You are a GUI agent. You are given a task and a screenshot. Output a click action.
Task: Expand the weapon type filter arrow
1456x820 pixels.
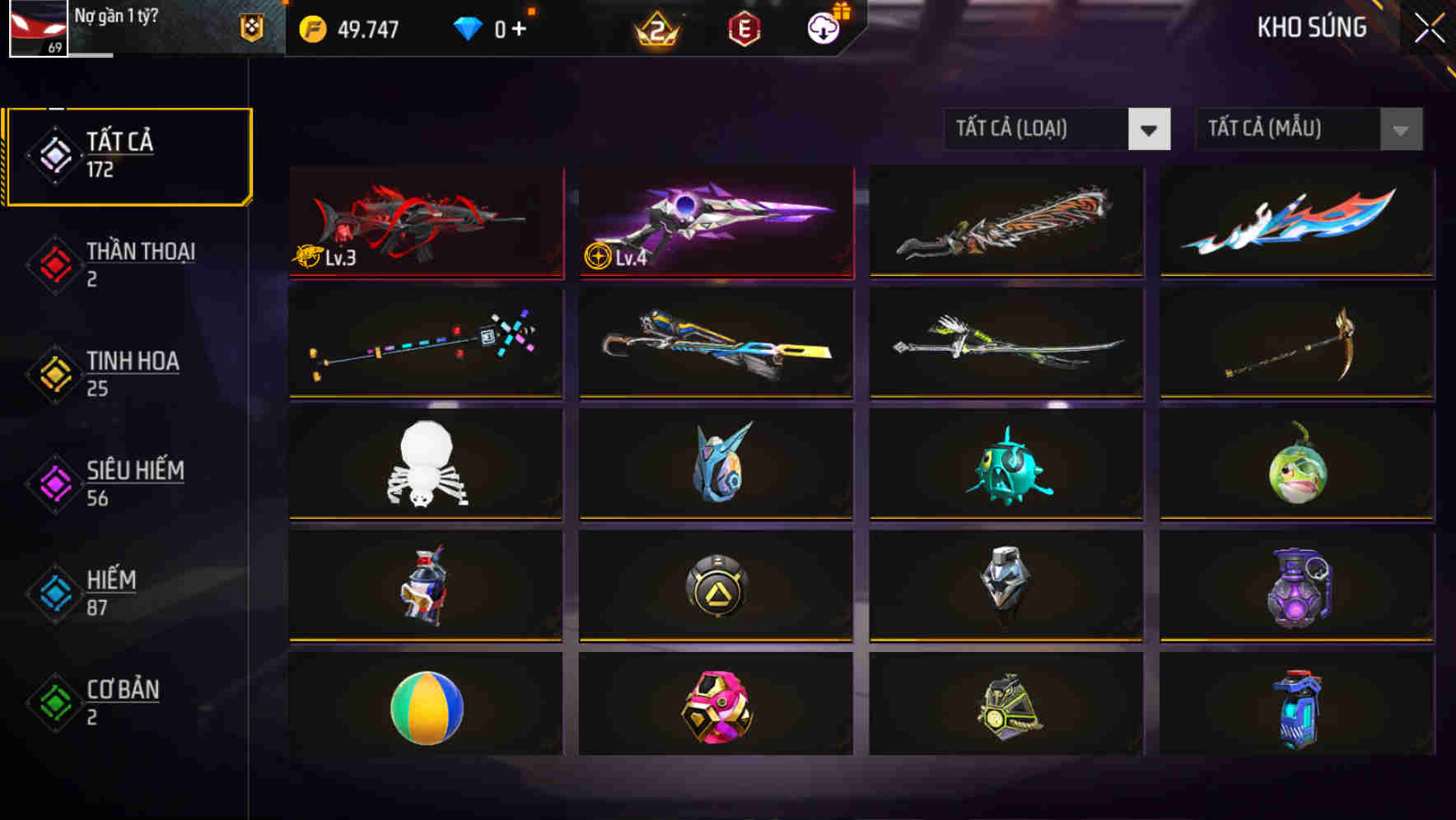pyautogui.click(x=1150, y=129)
